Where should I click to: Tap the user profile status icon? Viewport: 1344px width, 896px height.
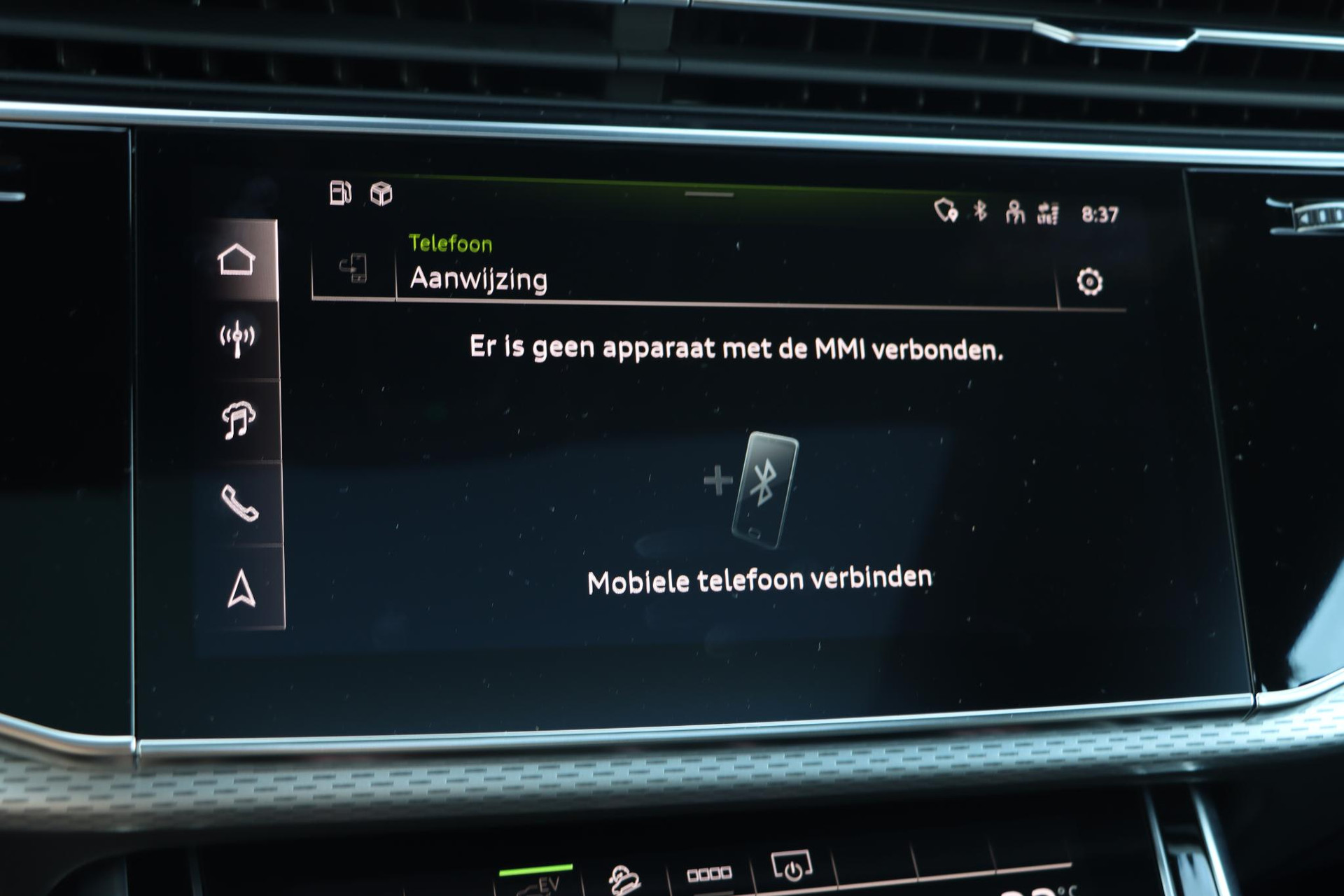click(1014, 211)
